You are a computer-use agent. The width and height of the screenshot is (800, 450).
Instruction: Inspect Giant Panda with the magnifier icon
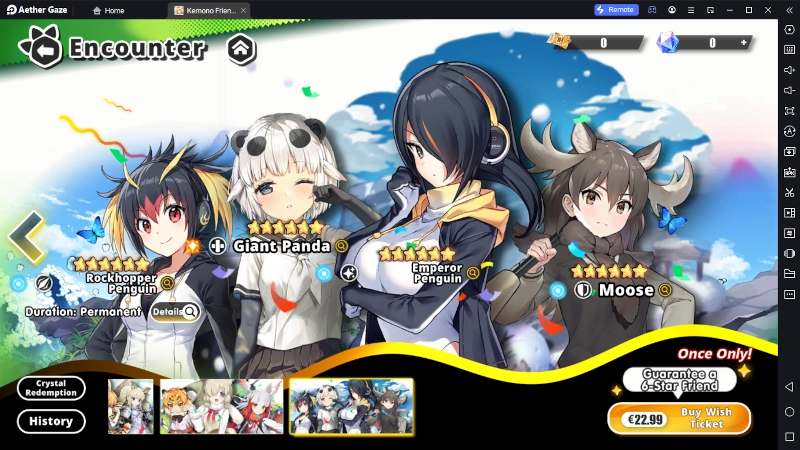[x=342, y=245]
